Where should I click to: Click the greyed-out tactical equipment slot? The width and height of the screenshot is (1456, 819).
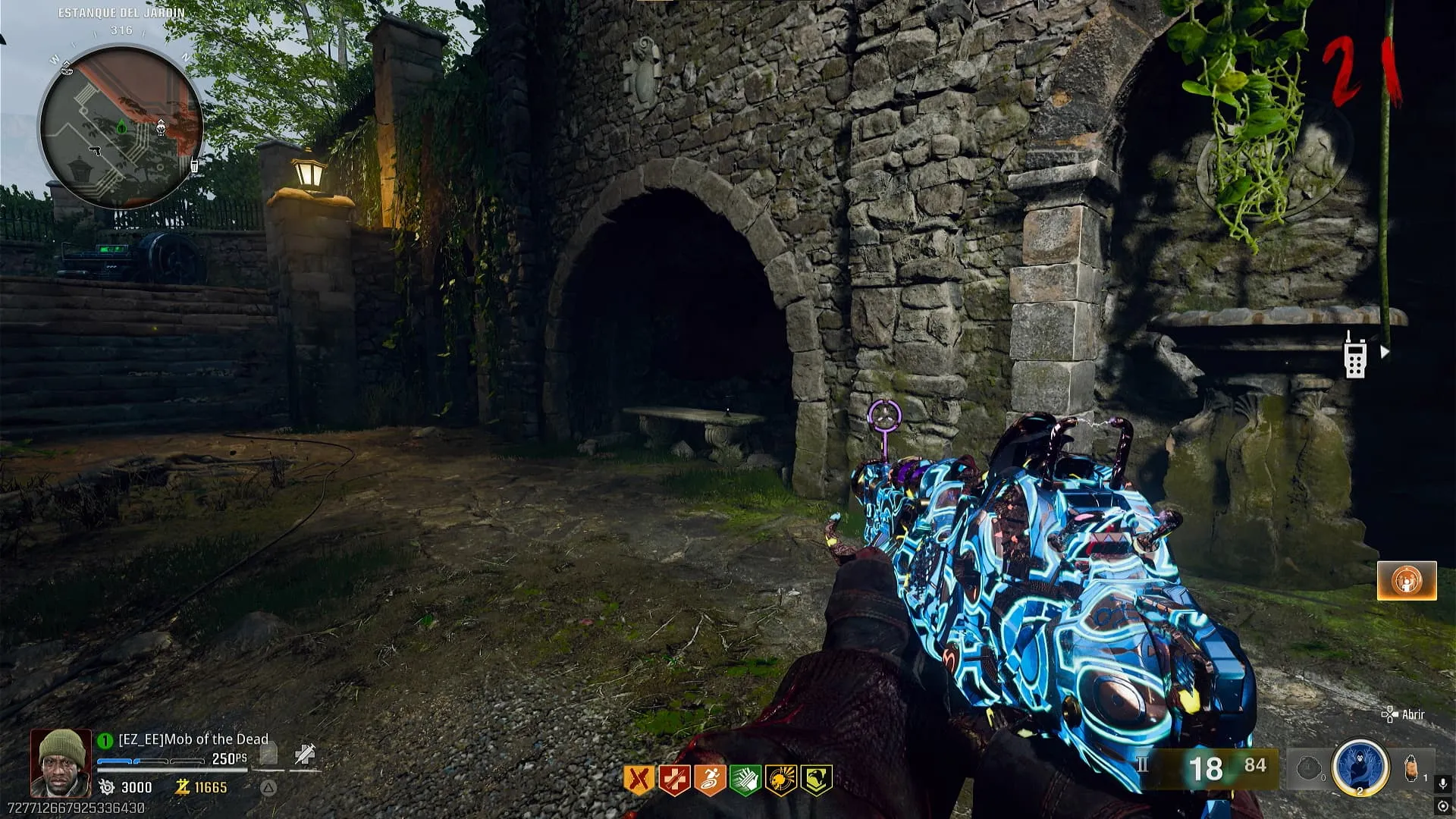click(1308, 769)
